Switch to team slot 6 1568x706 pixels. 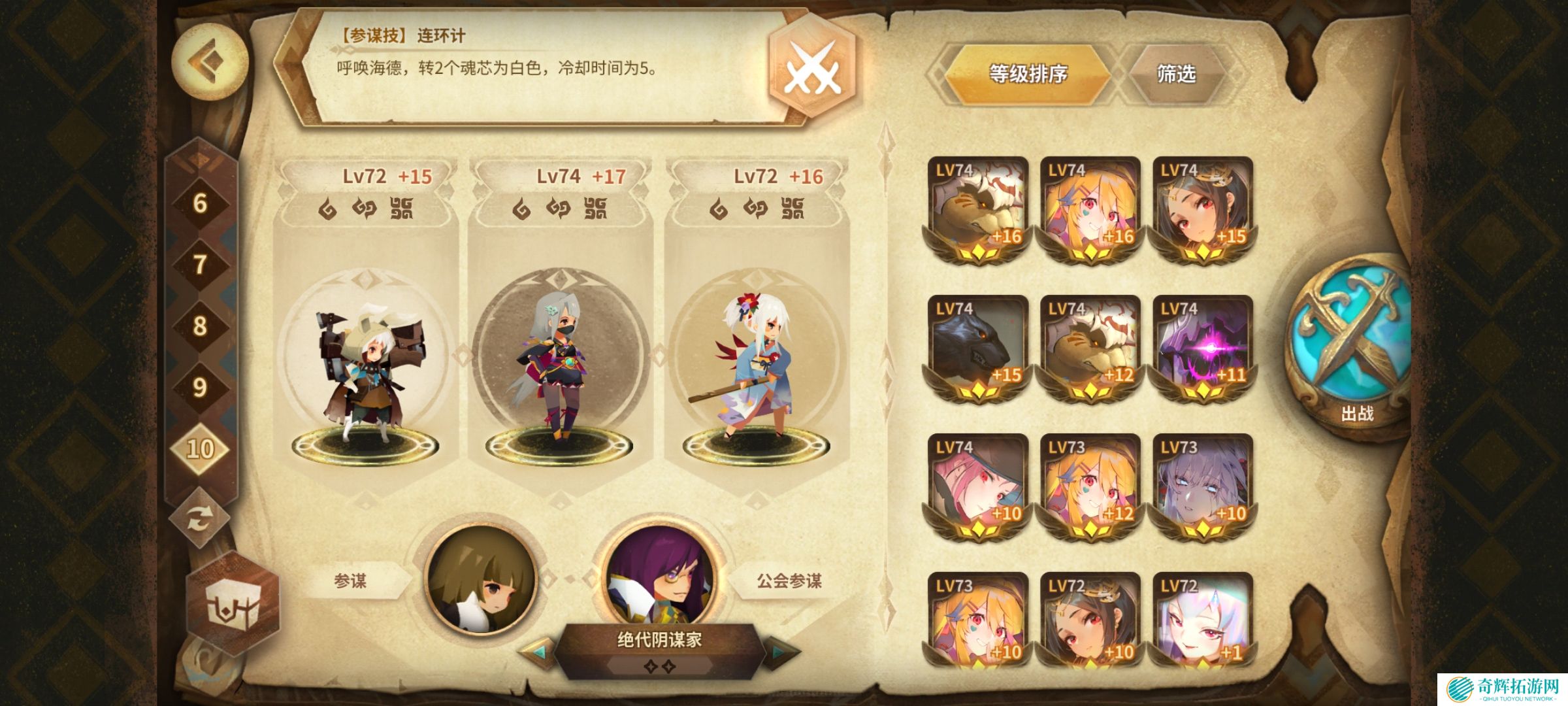click(200, 204)
